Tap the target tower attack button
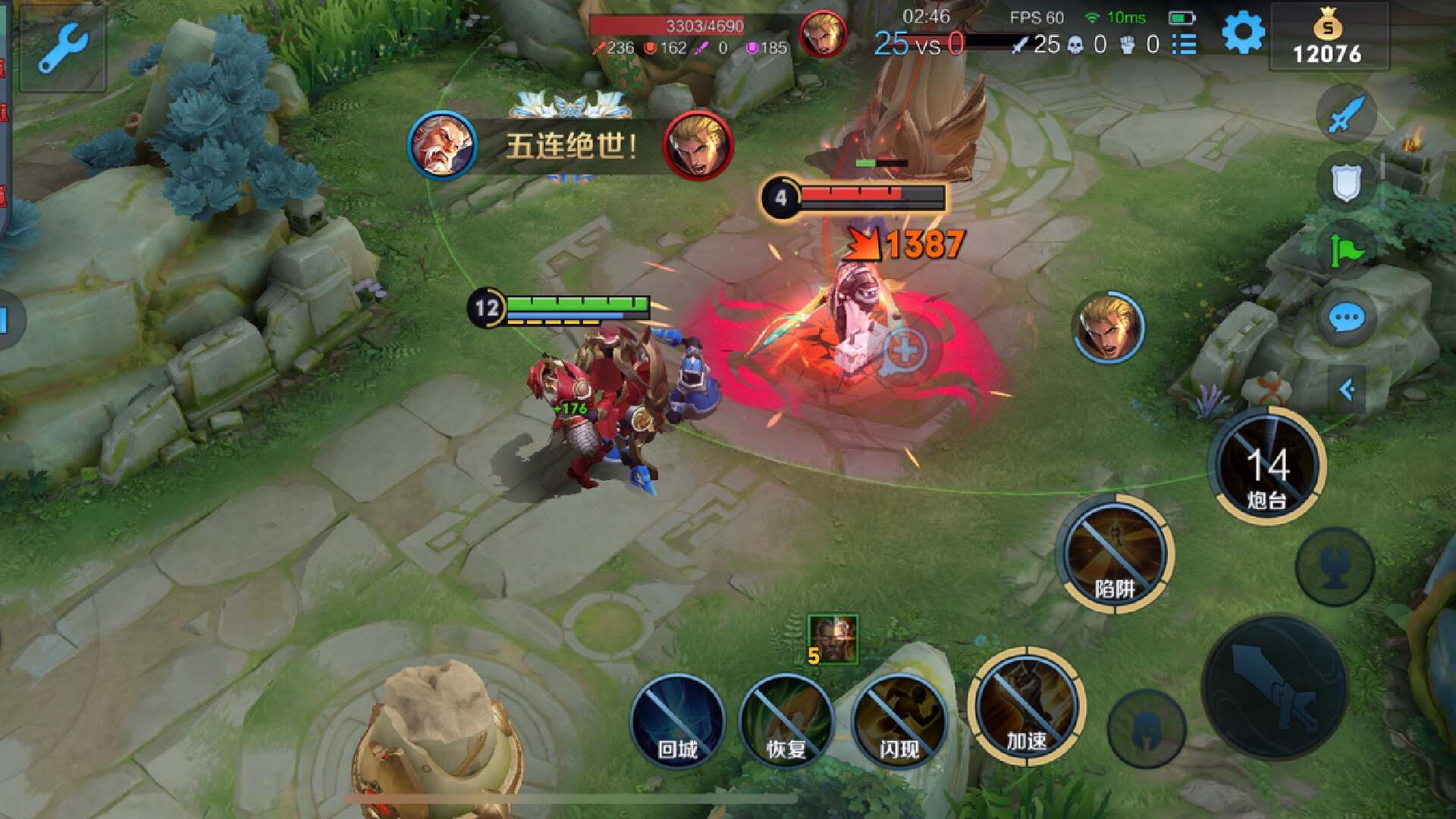Viewport: 1456px width, 819px height. (1335, 566)
